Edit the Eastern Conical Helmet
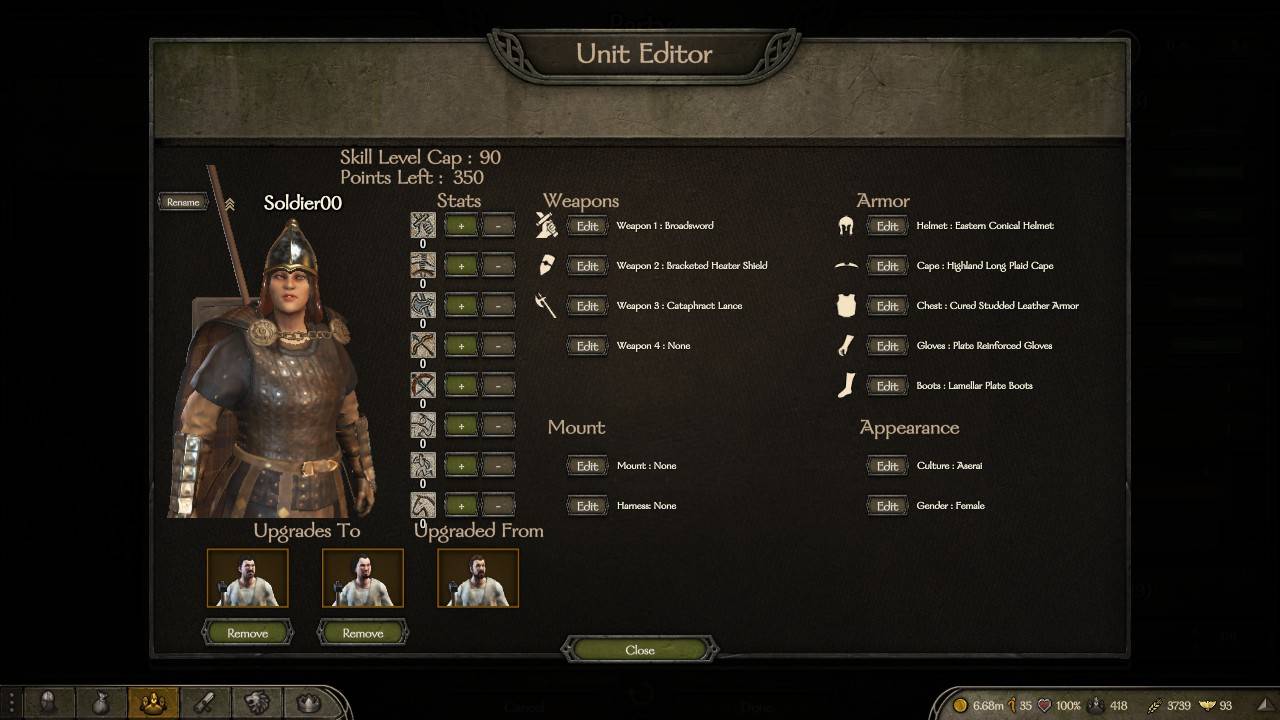This screenshot has height=720, width=1280. tap(887, 226)
